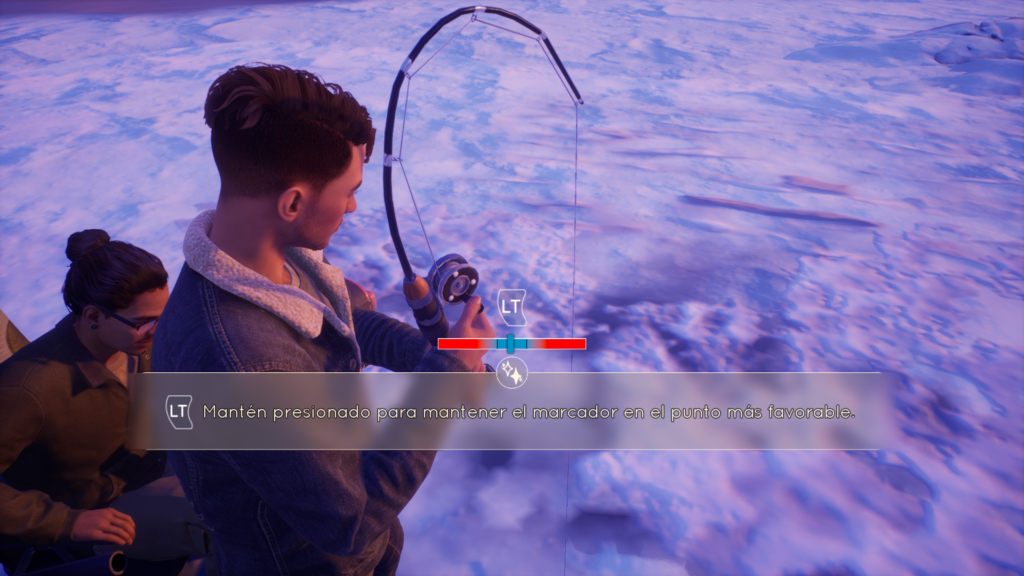Click the blue marker on the tension bar

511,344
